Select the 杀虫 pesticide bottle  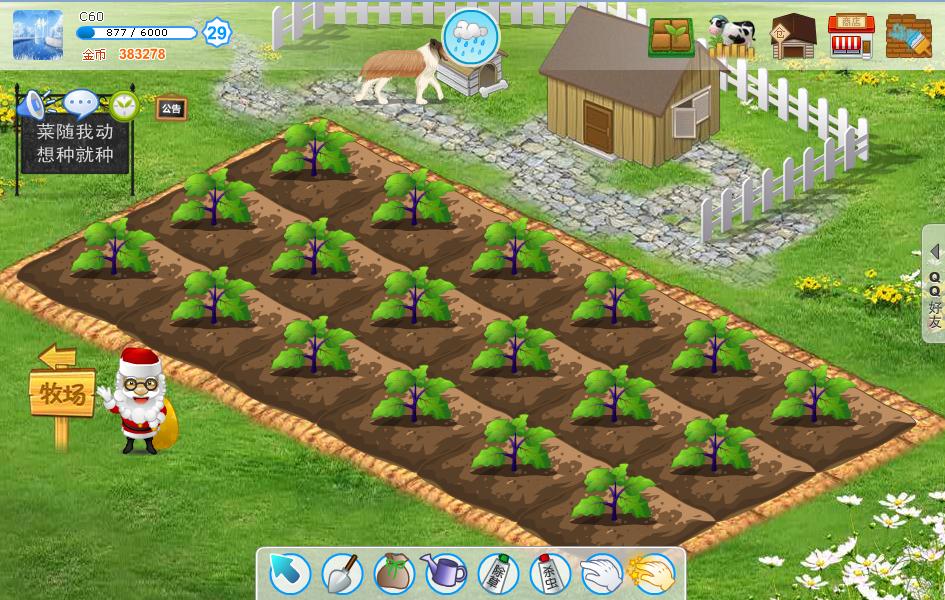click(549, 574)
